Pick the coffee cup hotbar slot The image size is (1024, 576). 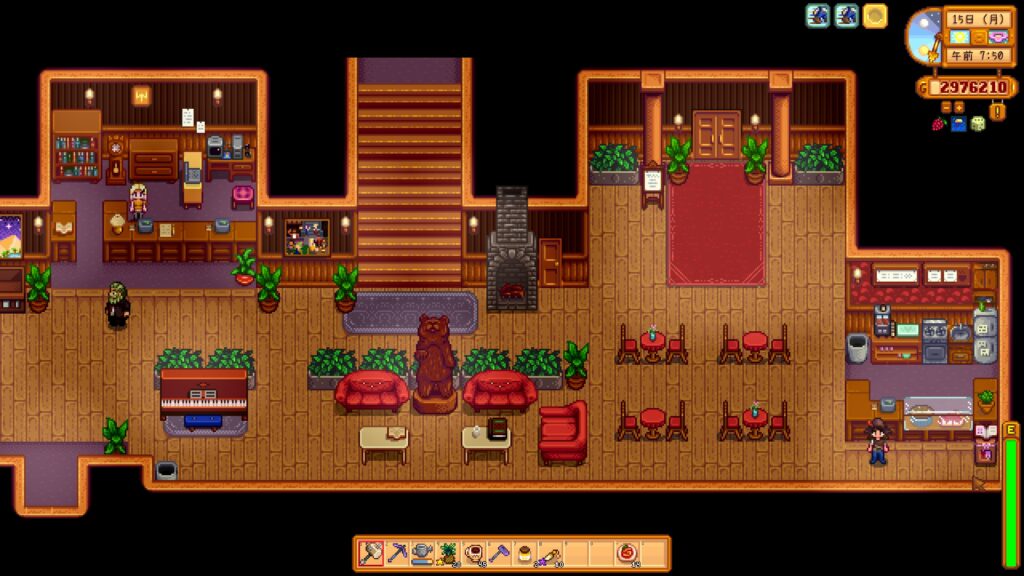pyautogui.click(x=474, y=553)
